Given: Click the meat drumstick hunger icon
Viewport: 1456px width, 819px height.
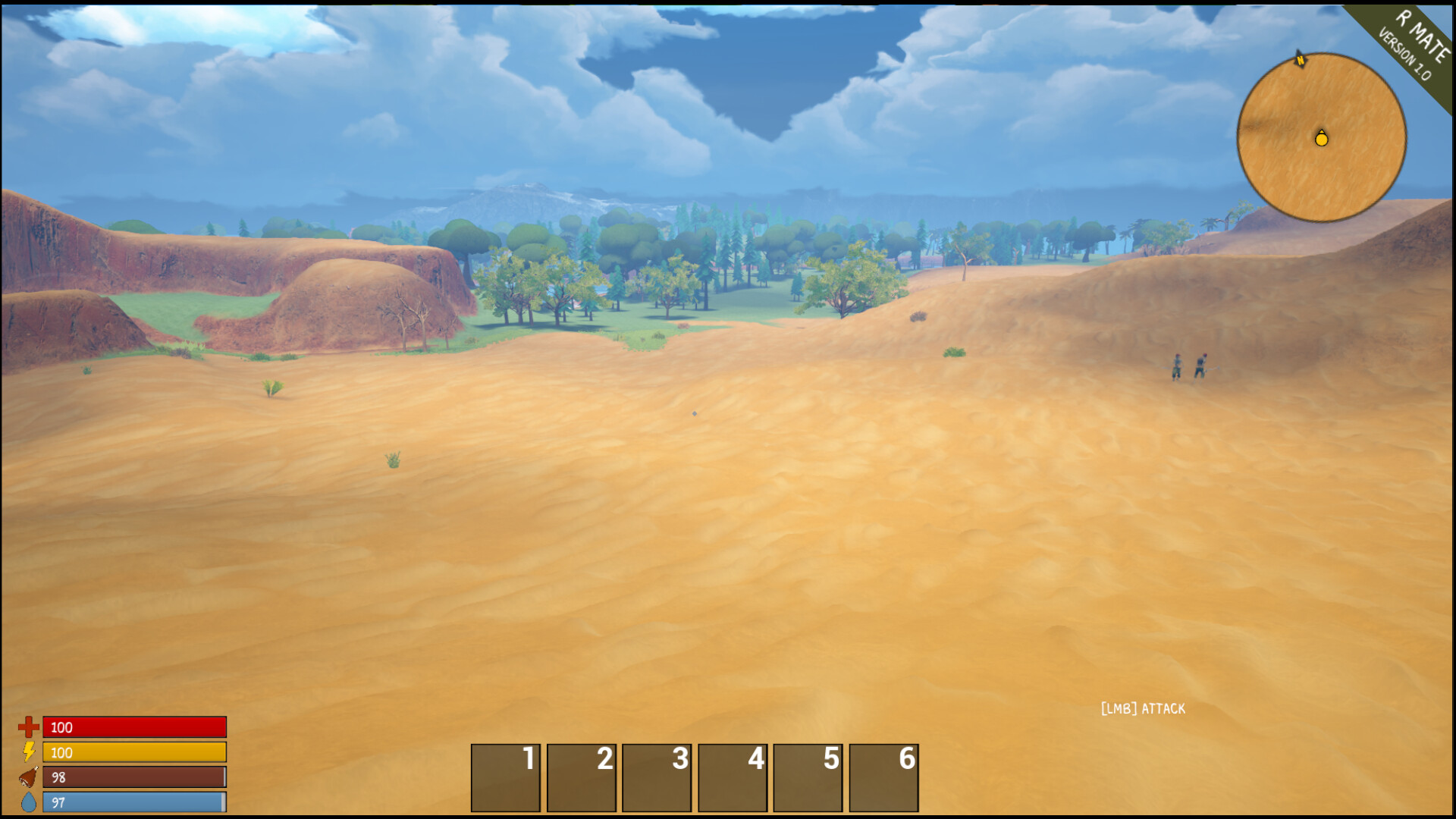Looking at the screenshot, I should pos(27,777).
